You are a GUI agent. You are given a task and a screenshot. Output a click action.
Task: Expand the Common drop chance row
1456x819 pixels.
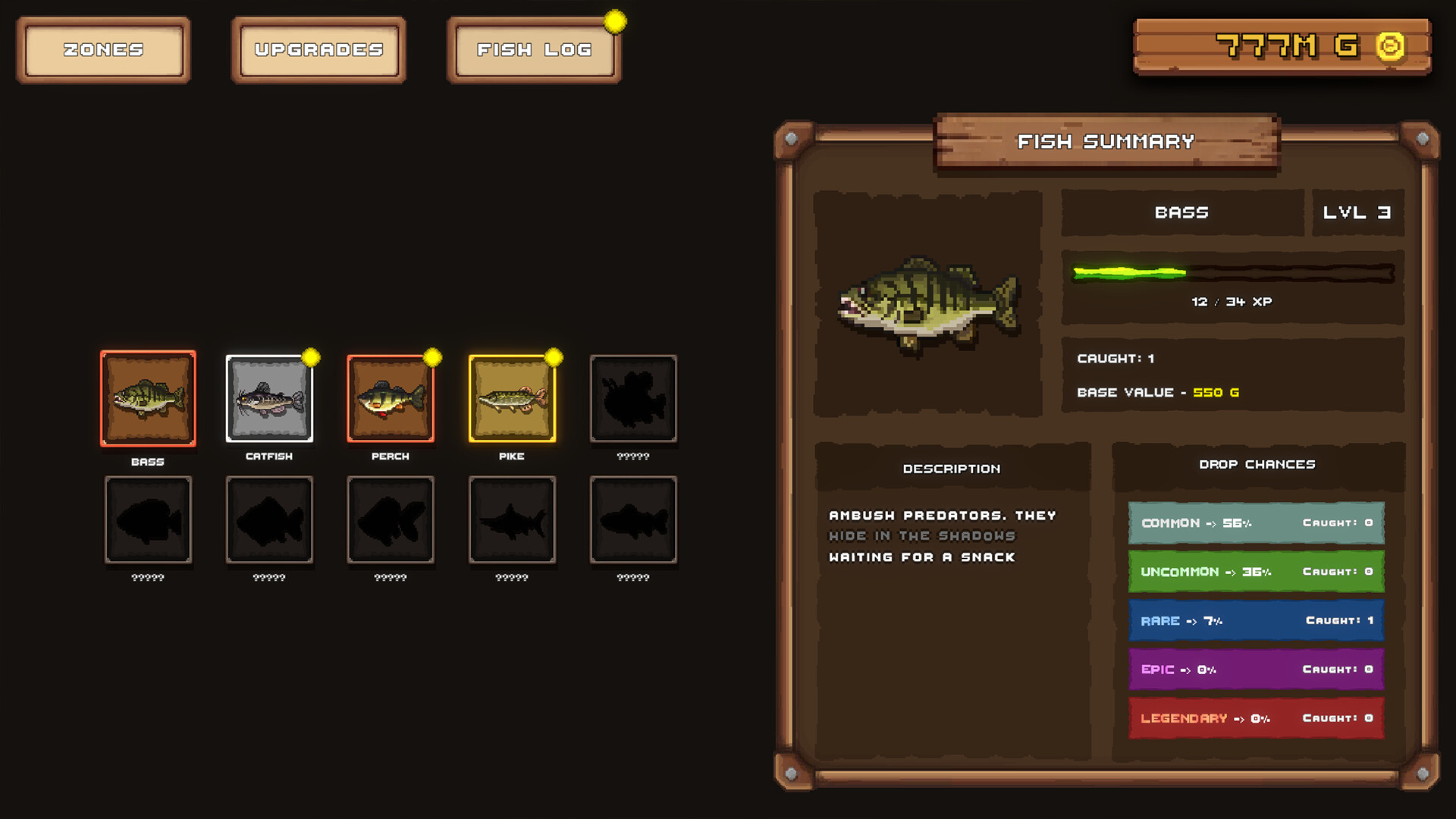pos(1256,522)
